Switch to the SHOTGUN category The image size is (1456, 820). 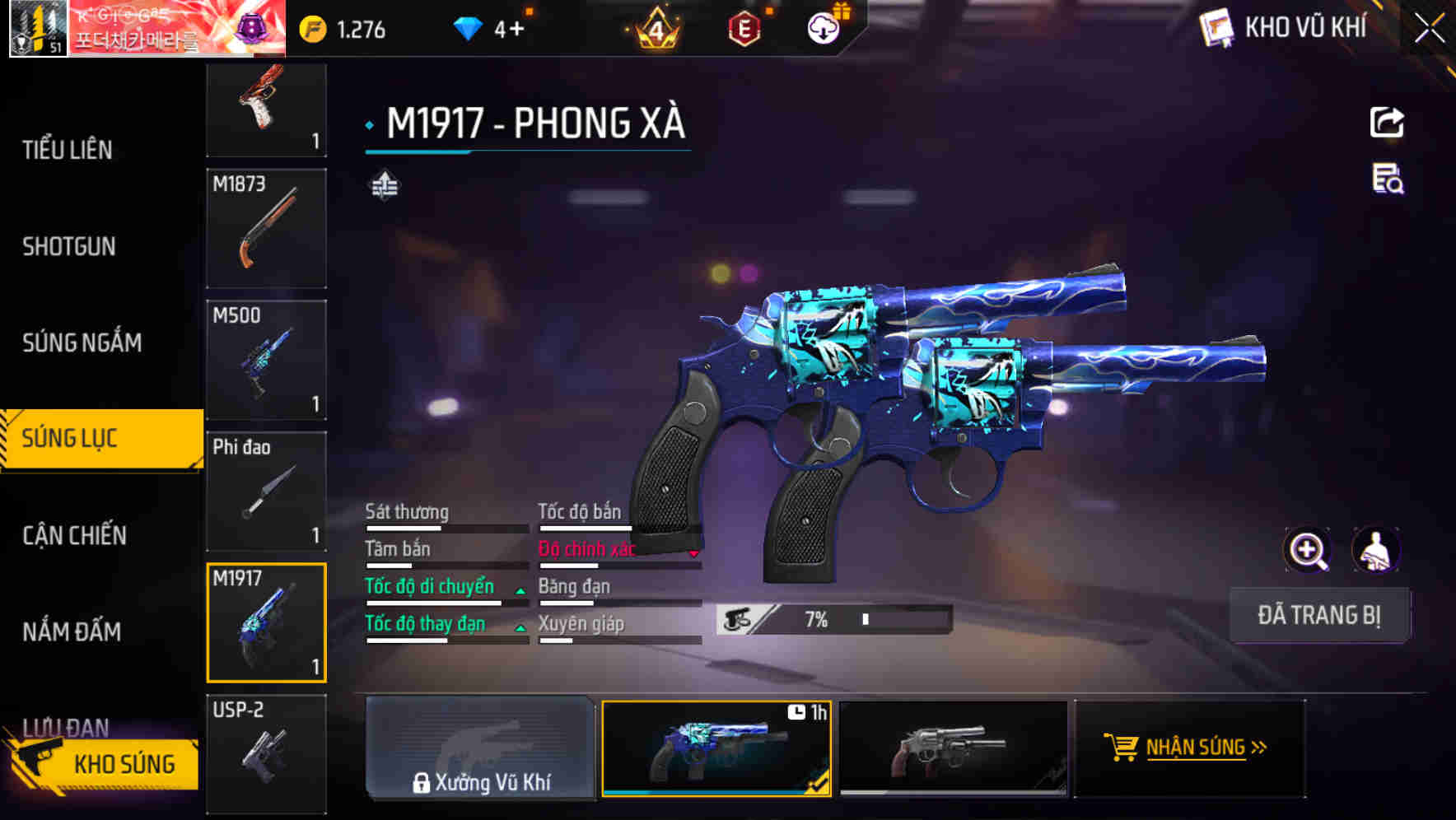(x=69, y=246)
